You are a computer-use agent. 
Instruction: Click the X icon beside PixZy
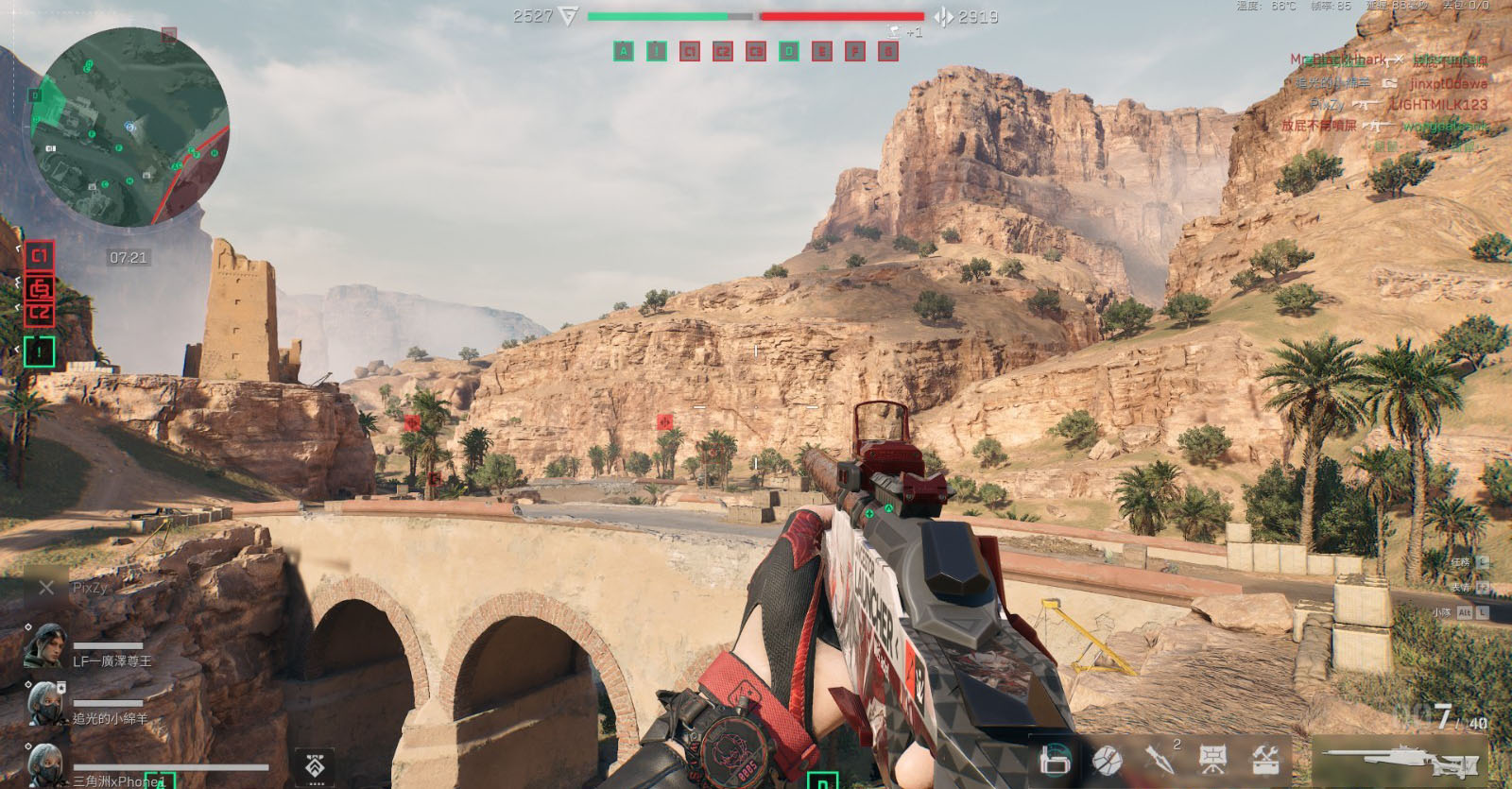pyautogui.click(x=46, y=588)
